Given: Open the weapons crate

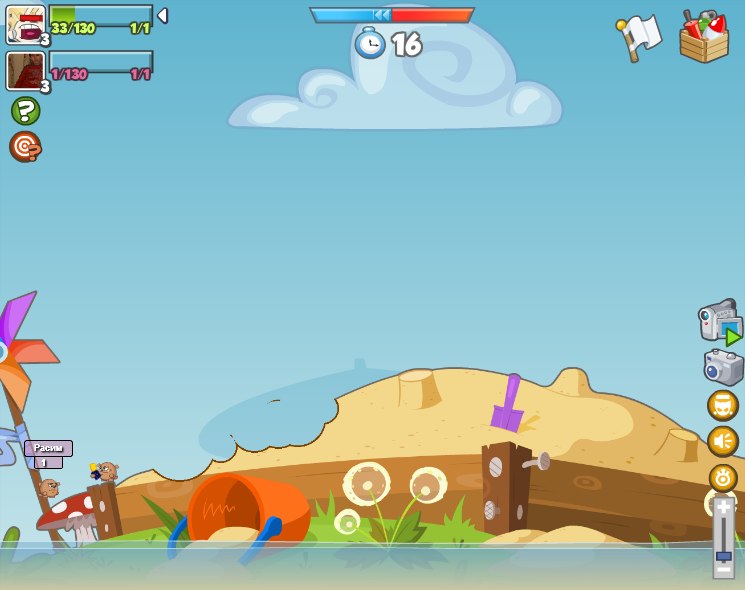Looking at the screenshot, I should 704,38.
